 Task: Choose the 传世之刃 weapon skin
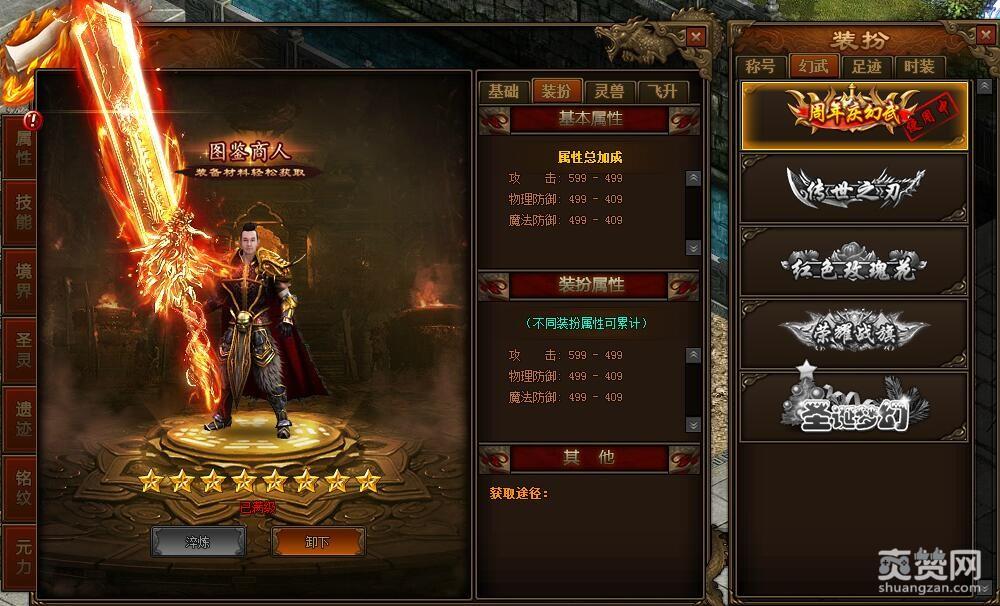tap(854, 187)
